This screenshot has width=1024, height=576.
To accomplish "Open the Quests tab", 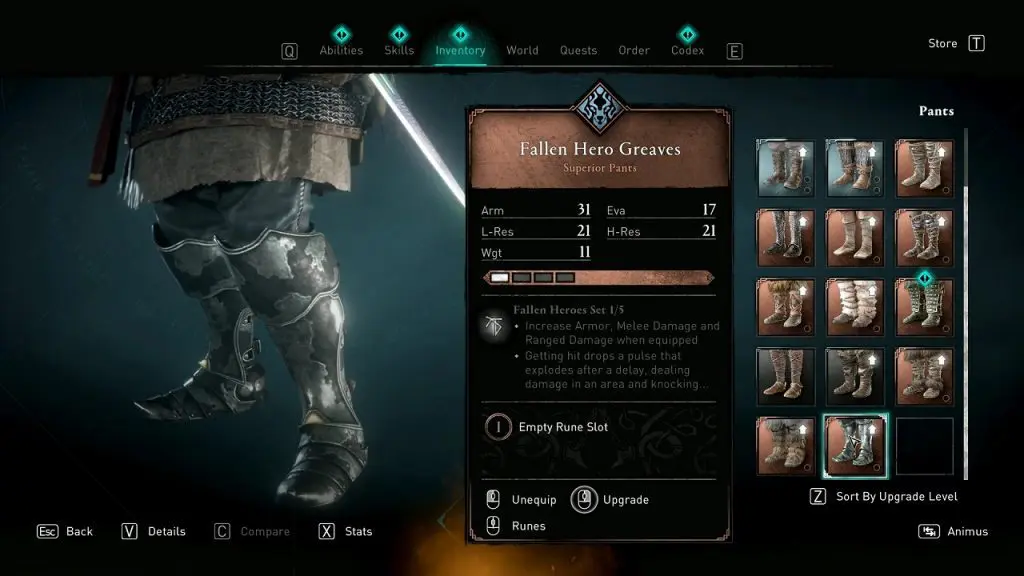I will coord(578,50).
